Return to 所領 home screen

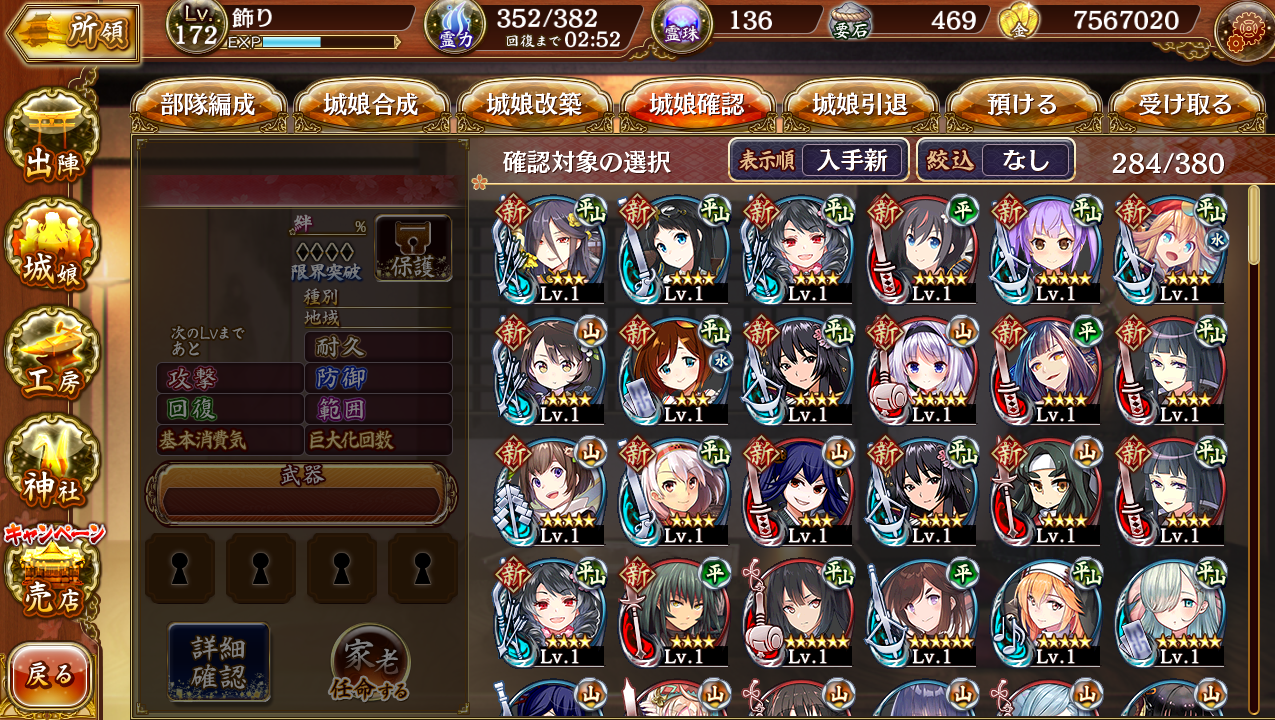pyautogui.click(x=74, y=32)
